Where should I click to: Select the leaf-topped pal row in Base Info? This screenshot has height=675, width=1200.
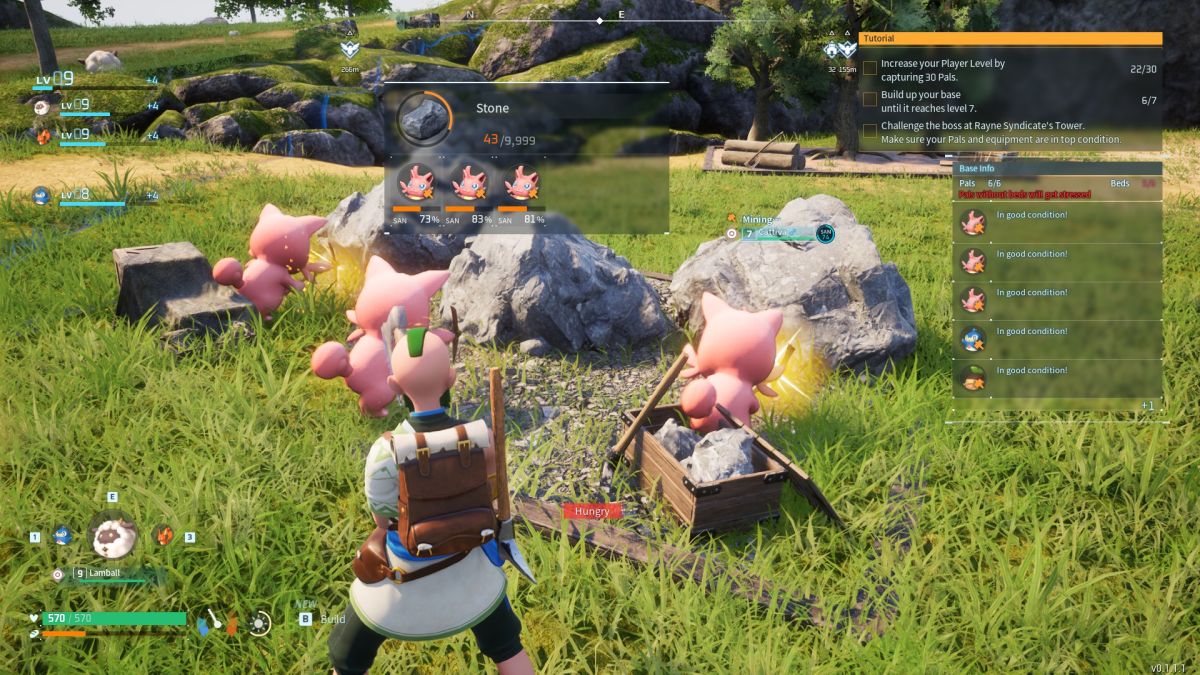[x=1057, y=378]
